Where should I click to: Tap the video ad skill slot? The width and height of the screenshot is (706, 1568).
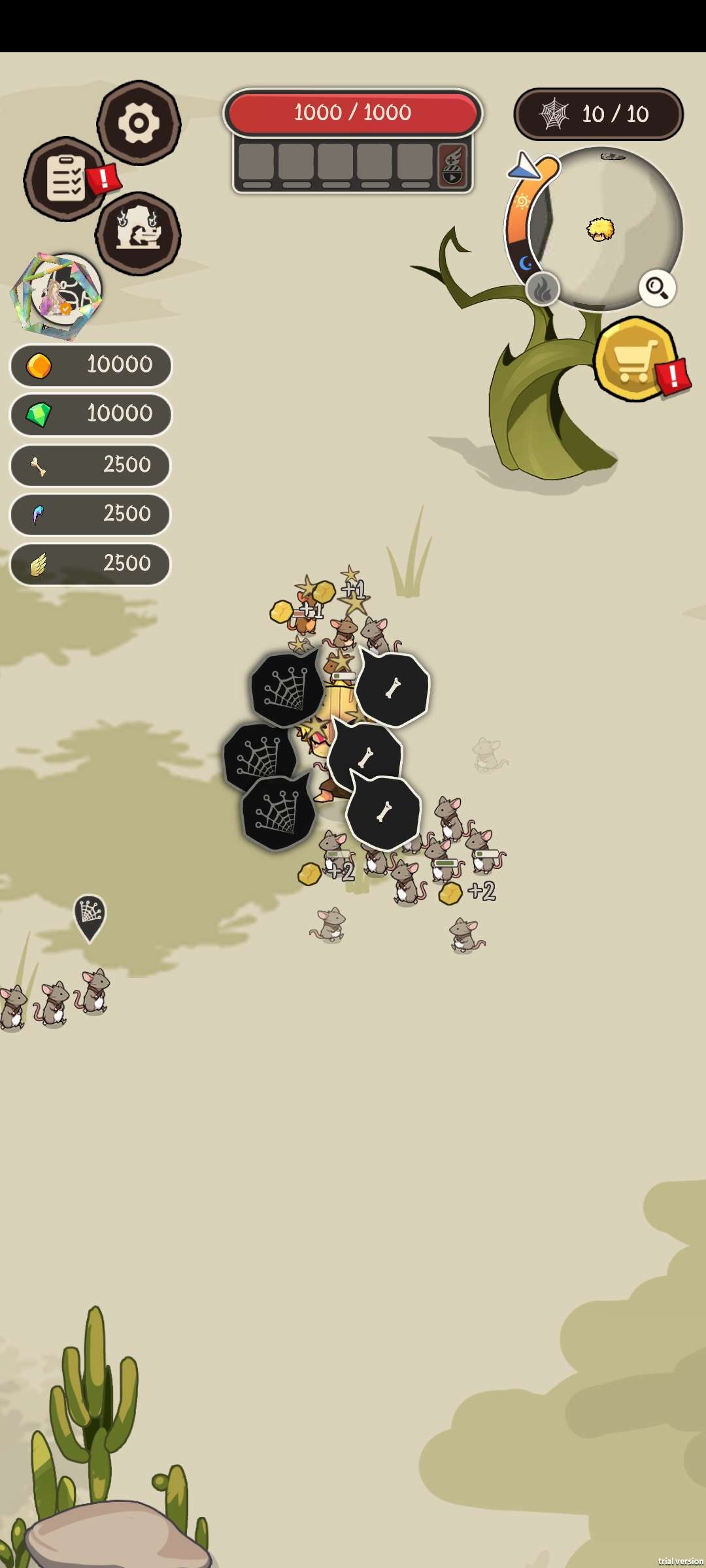[452, 167]
